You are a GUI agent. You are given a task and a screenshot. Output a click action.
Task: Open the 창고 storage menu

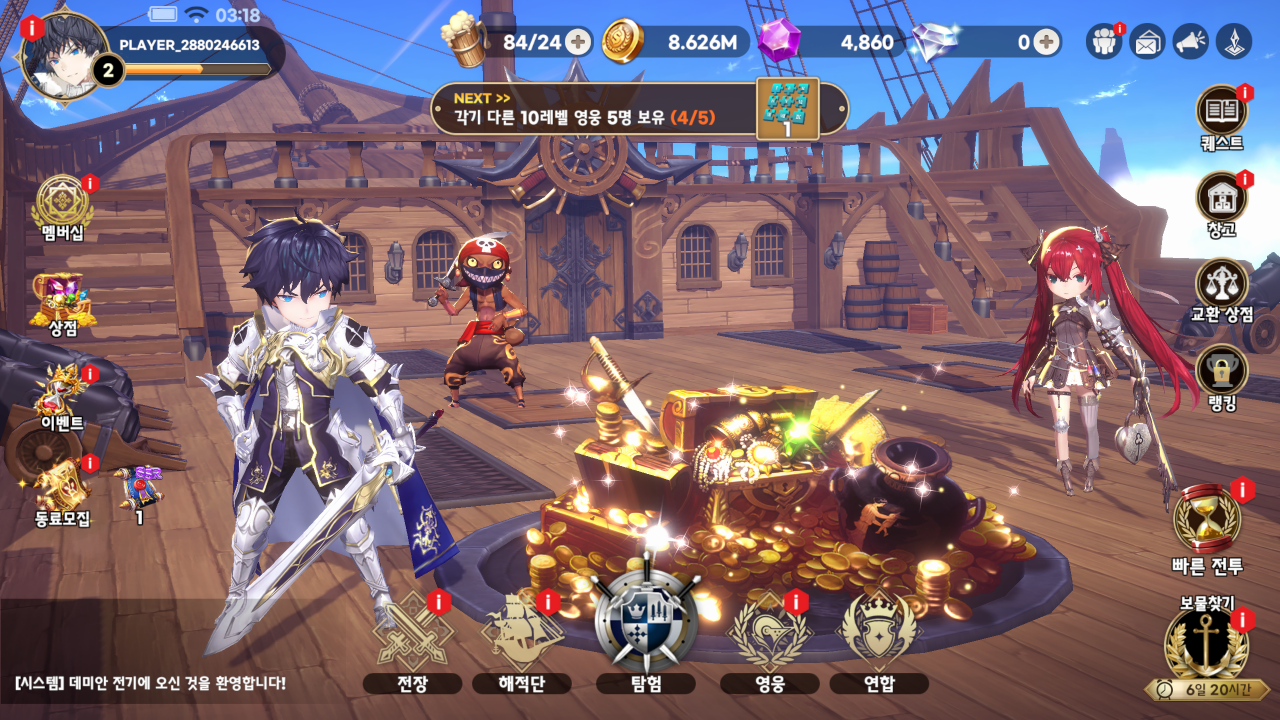[x=1221, y=197]
